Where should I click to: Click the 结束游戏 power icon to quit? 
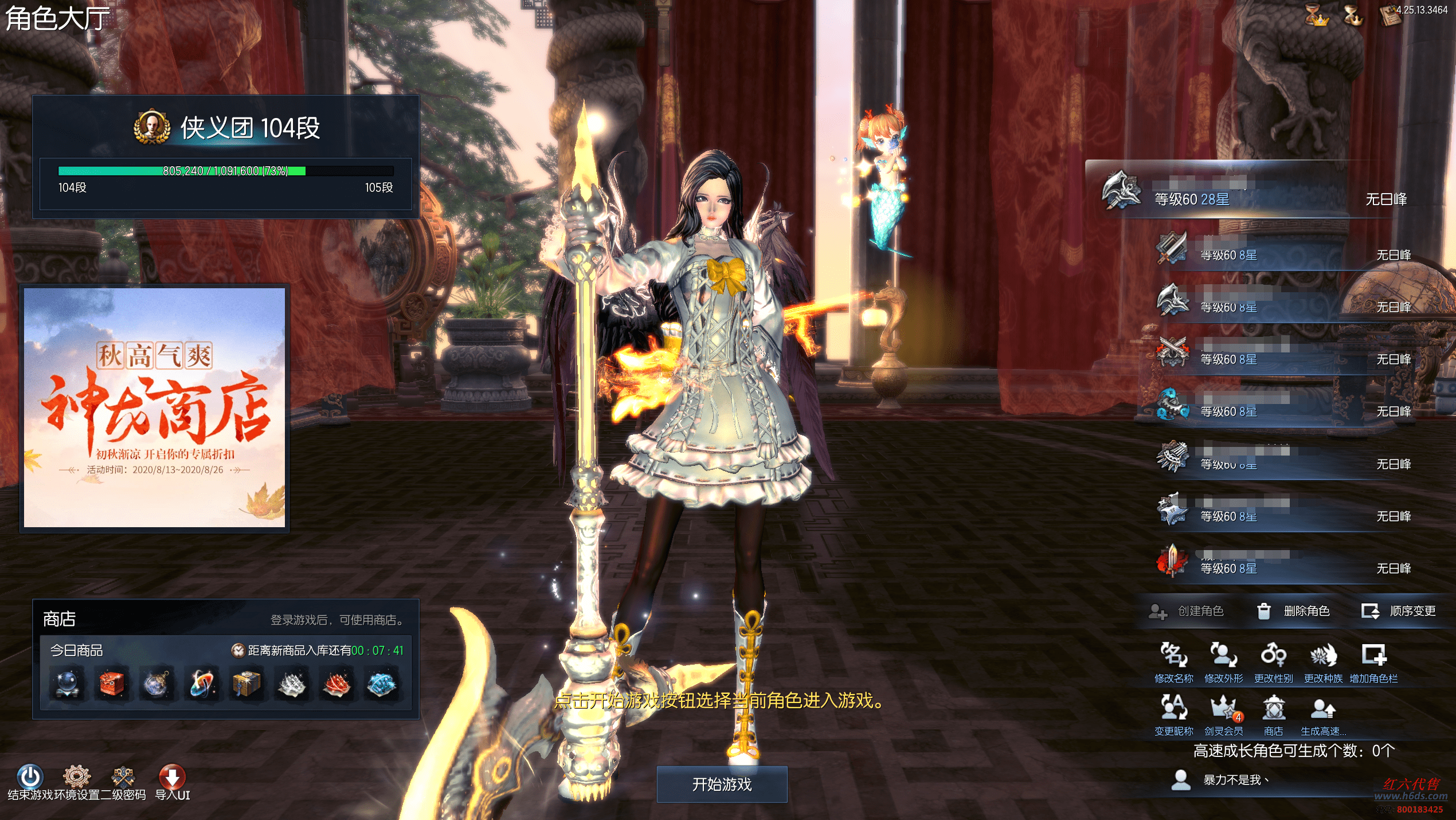(x=30, y=777)
